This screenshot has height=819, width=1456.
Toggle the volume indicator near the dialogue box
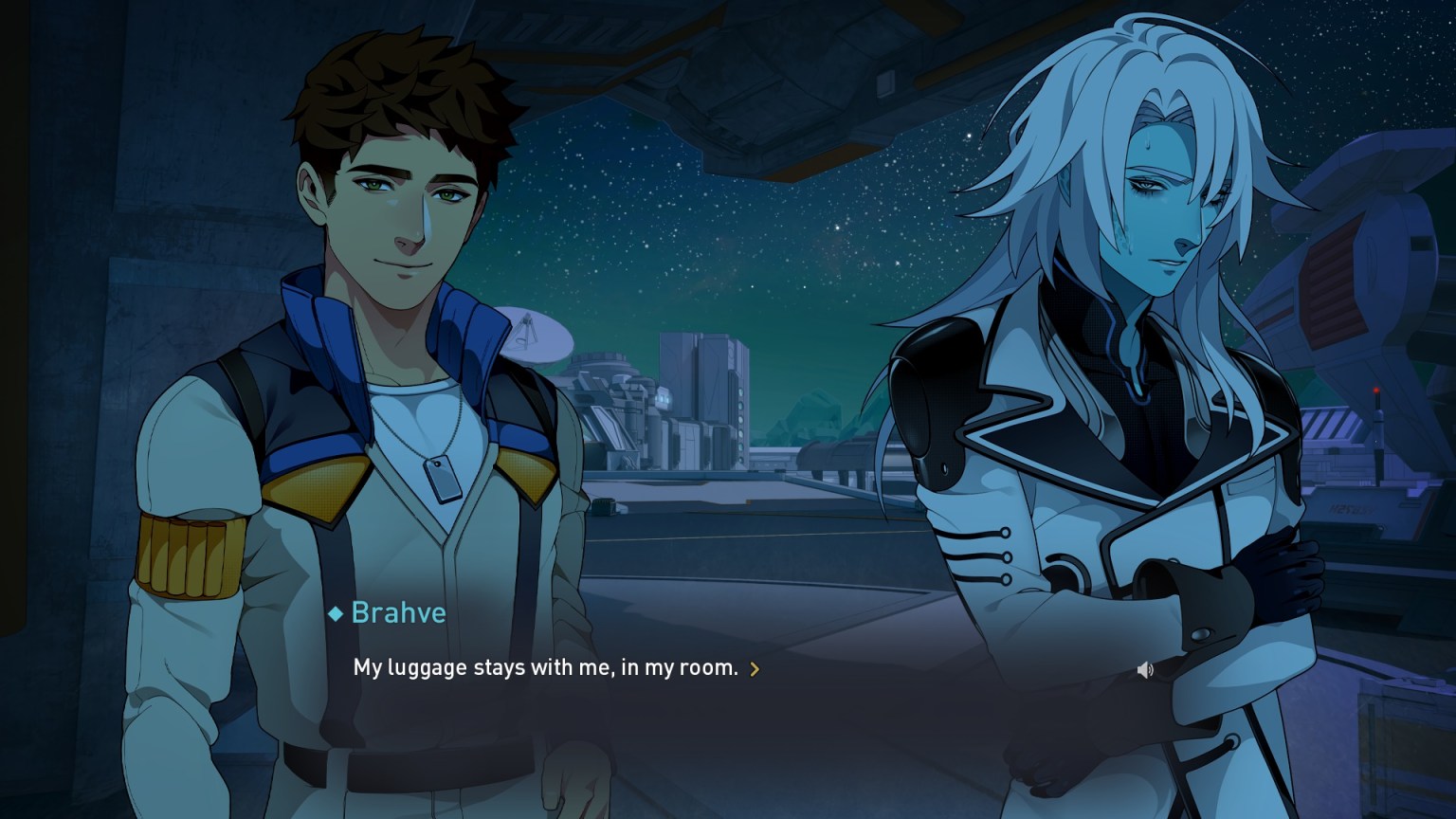[x=1145, y=668]
